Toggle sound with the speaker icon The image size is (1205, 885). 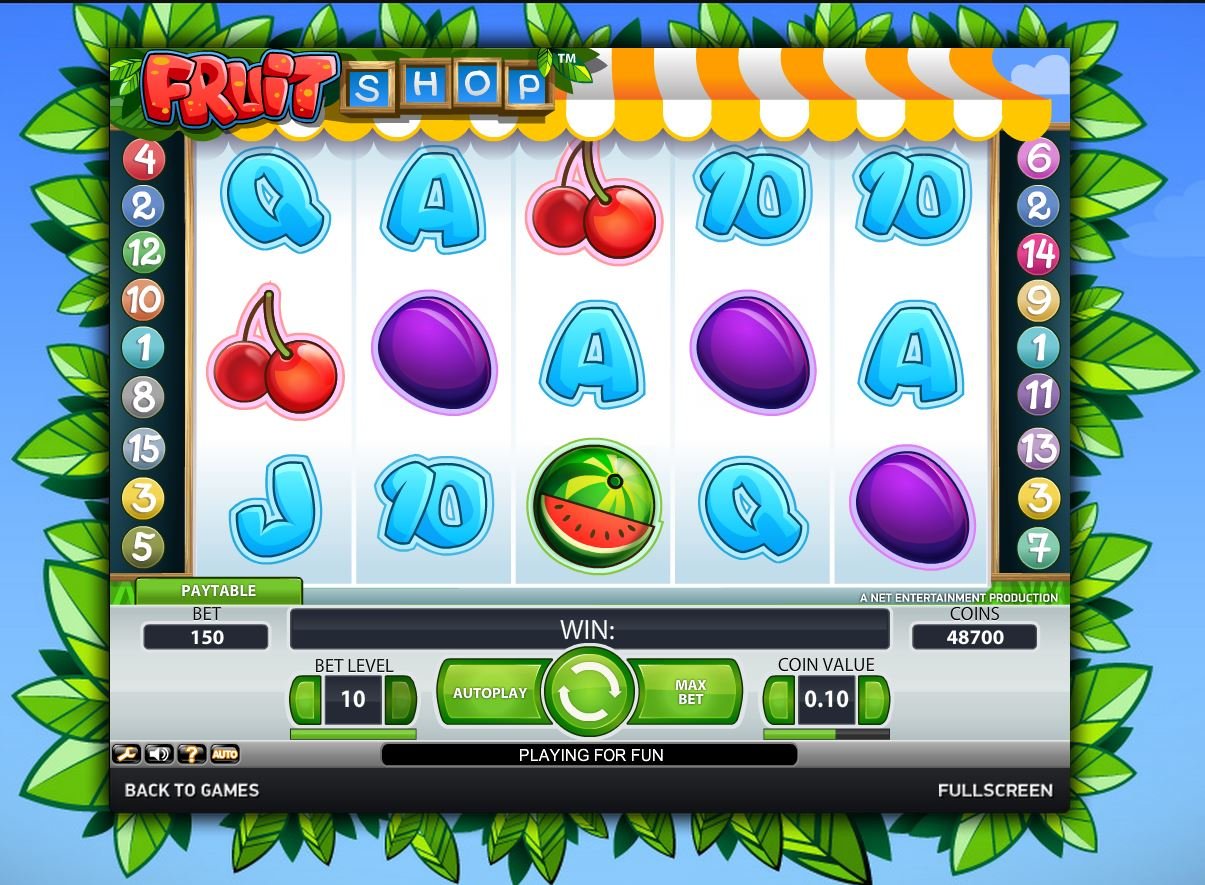158,754
